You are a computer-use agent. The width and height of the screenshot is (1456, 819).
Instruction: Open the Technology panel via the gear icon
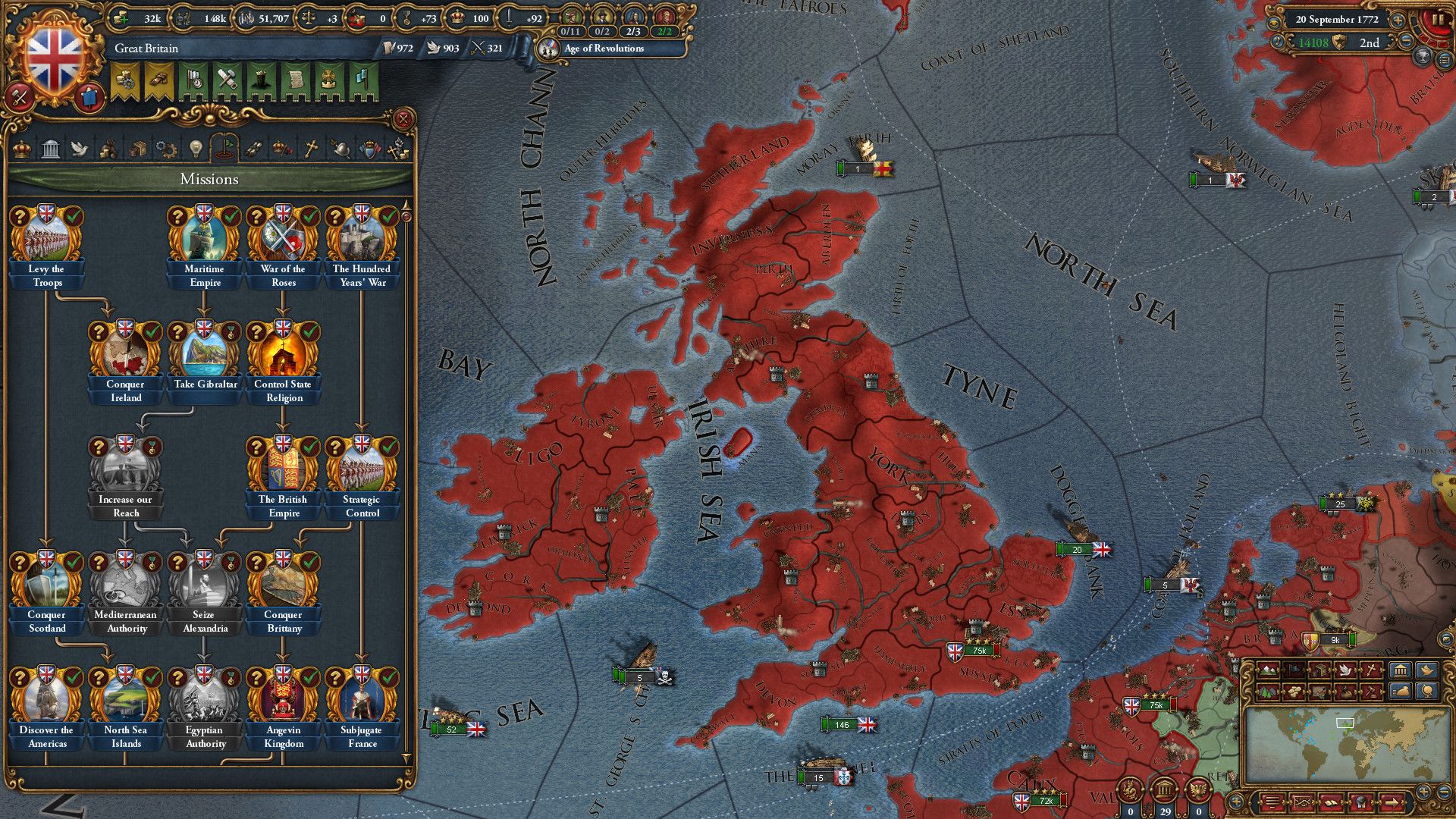tap(165, 149)
